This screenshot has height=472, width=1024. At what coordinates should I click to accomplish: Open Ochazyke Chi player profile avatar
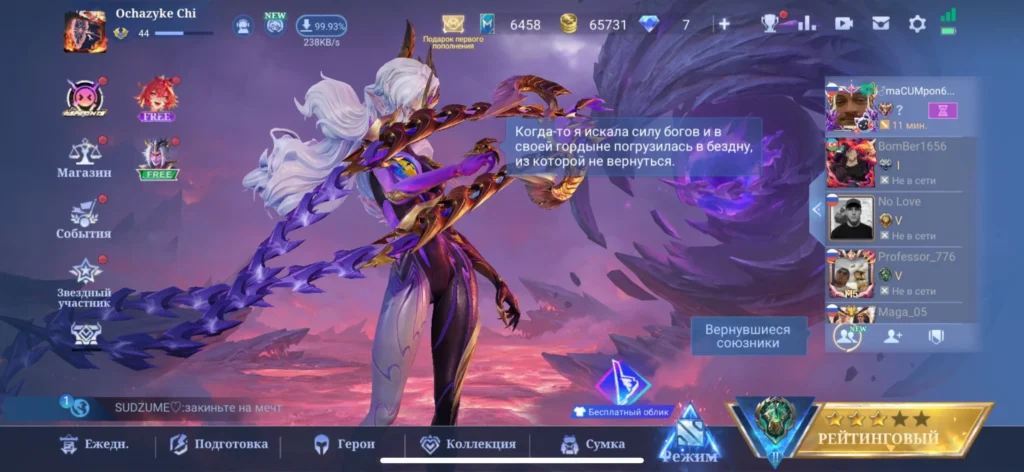(x=85, y=30)
